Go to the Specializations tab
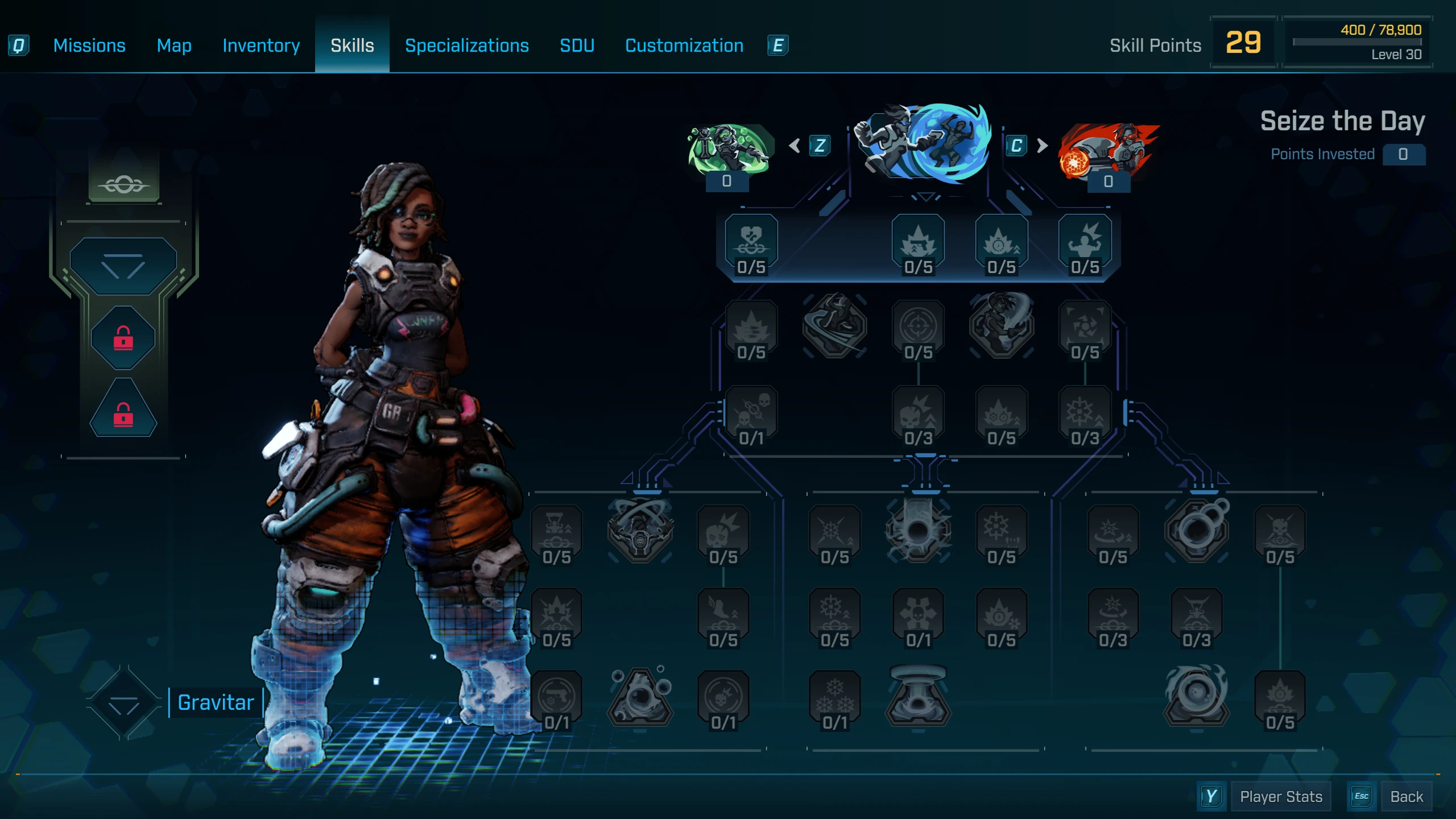Viewport: 1456px width, 819px height. coord(466,45)
